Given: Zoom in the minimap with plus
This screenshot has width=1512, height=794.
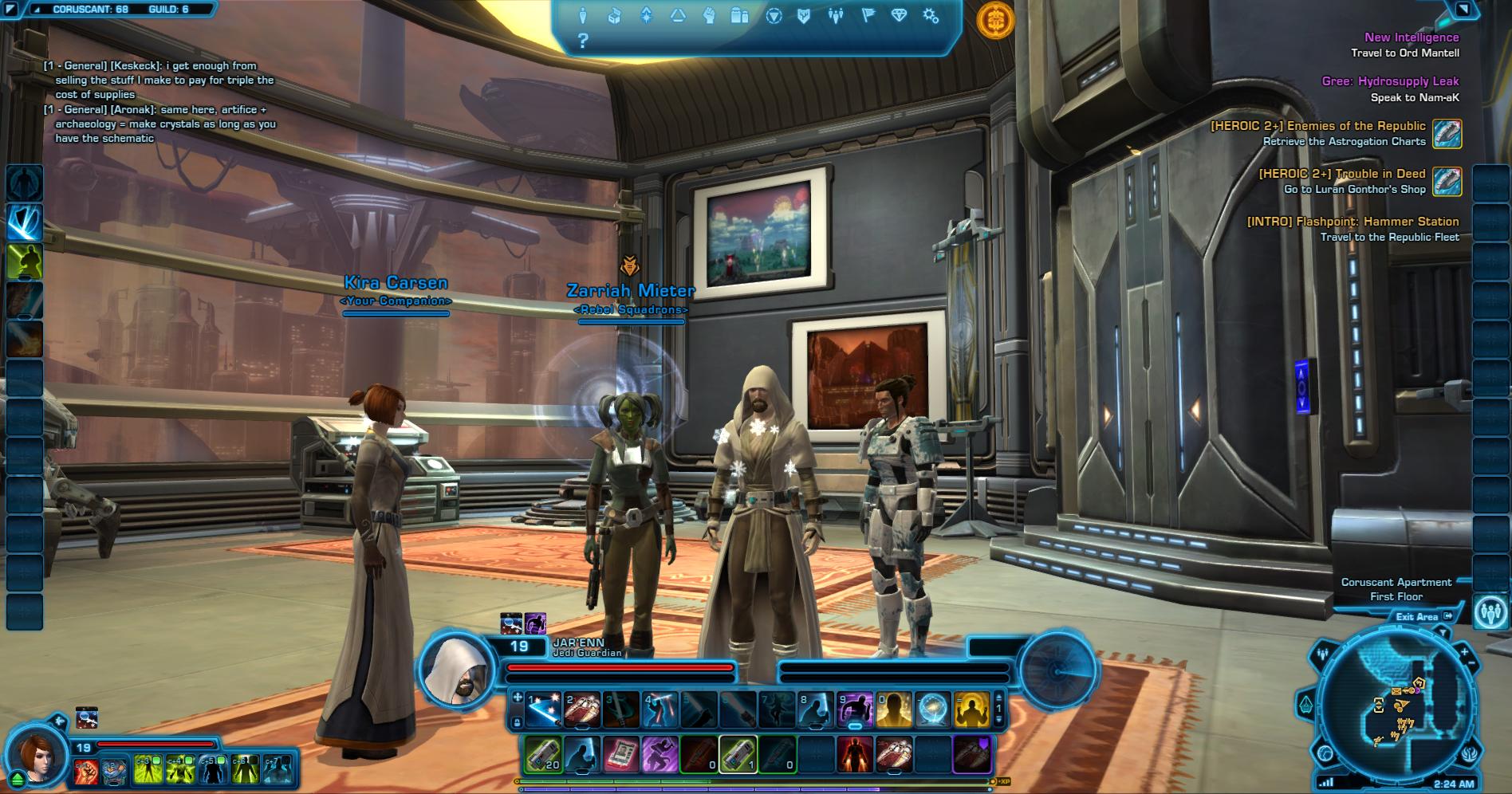Looking at the screenshot, I should pos(1465,651).
